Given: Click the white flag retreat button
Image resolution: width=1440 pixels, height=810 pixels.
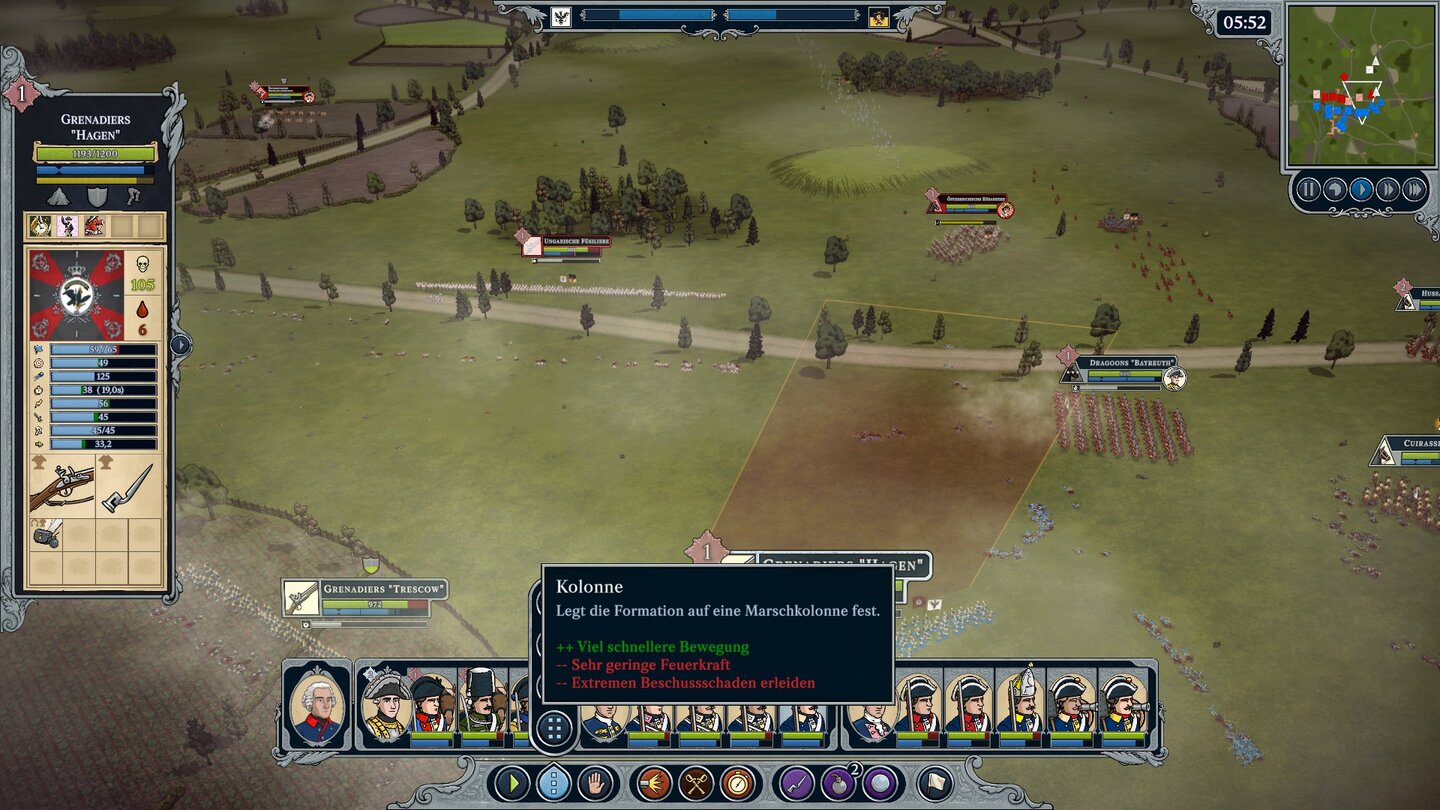Looking at the screenshot, I should point(935,783).
